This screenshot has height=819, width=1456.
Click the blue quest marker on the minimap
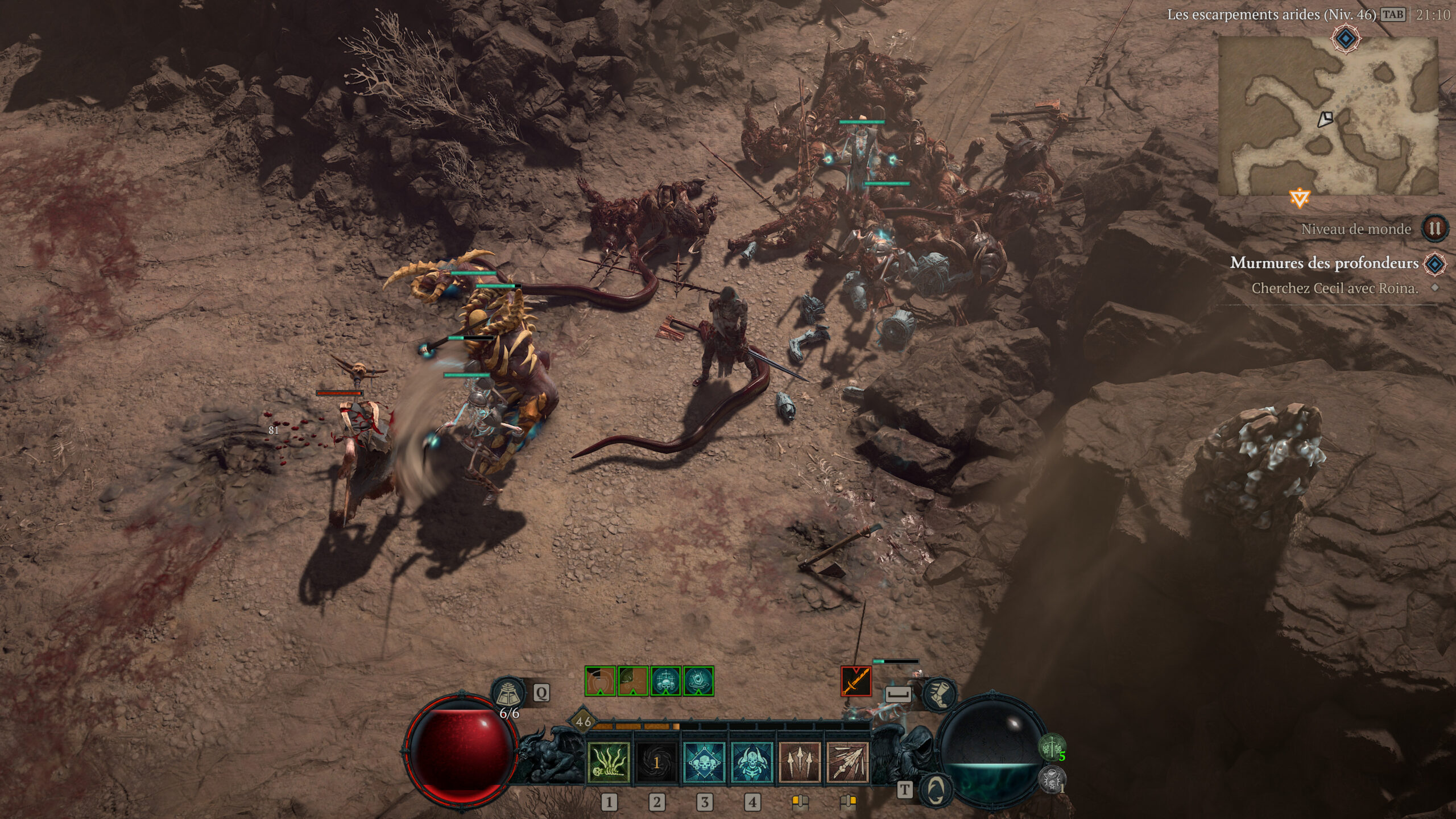(1346, 39)
